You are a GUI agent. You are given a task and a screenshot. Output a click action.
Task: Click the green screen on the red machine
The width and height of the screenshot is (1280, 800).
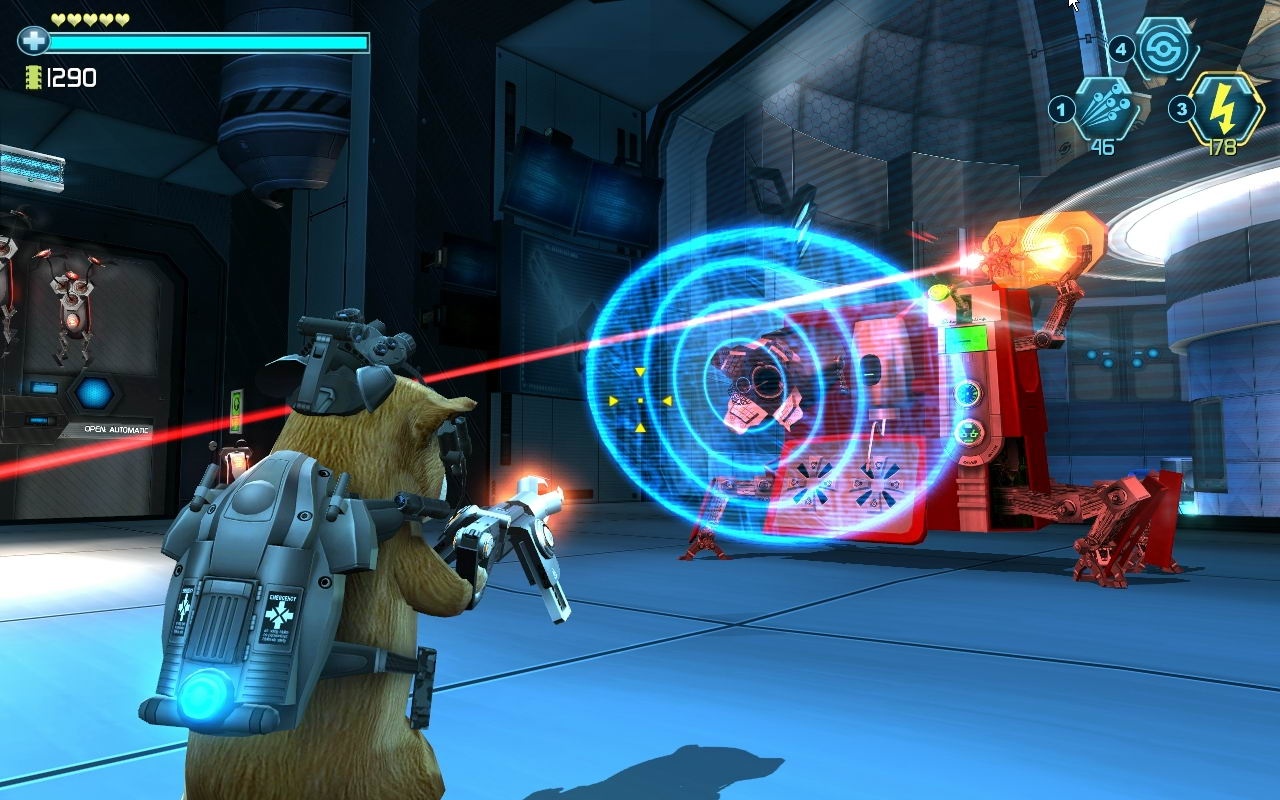966,338
